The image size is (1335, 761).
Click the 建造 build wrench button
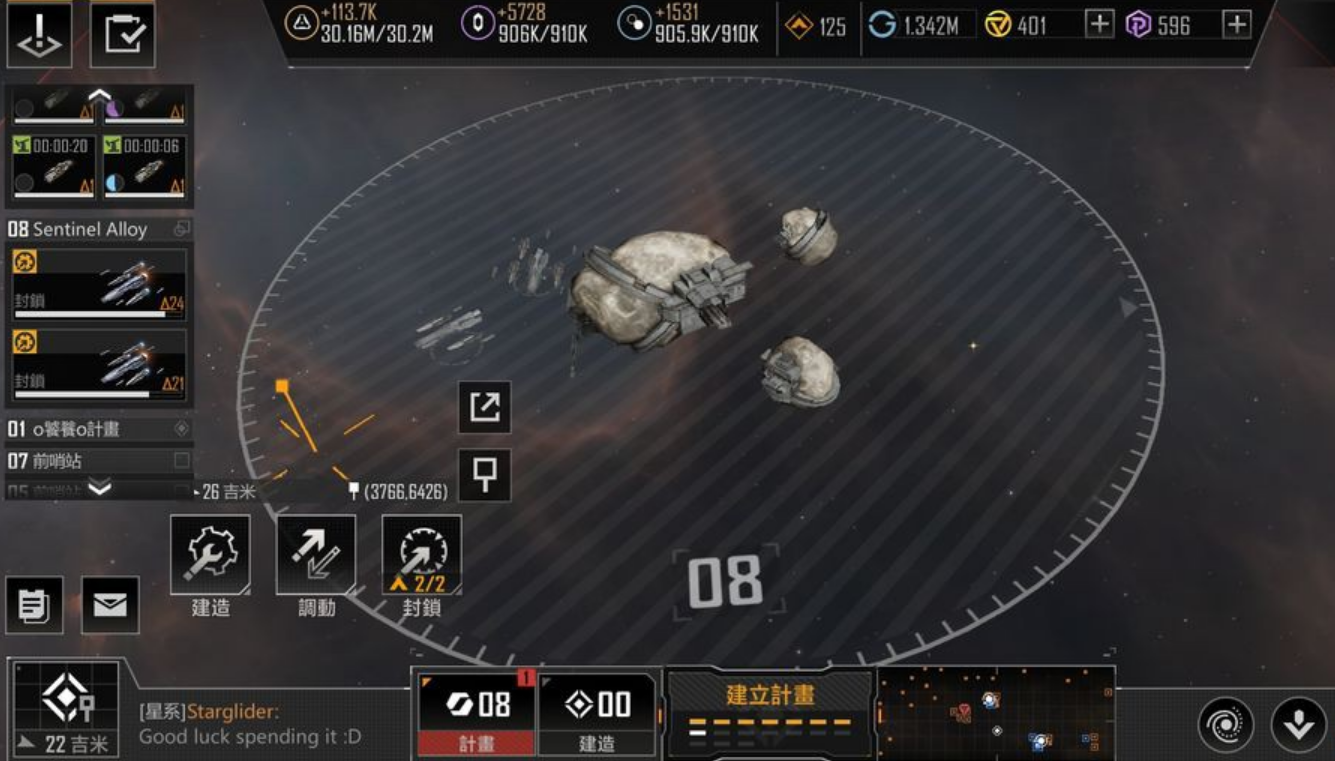point(210,554)
